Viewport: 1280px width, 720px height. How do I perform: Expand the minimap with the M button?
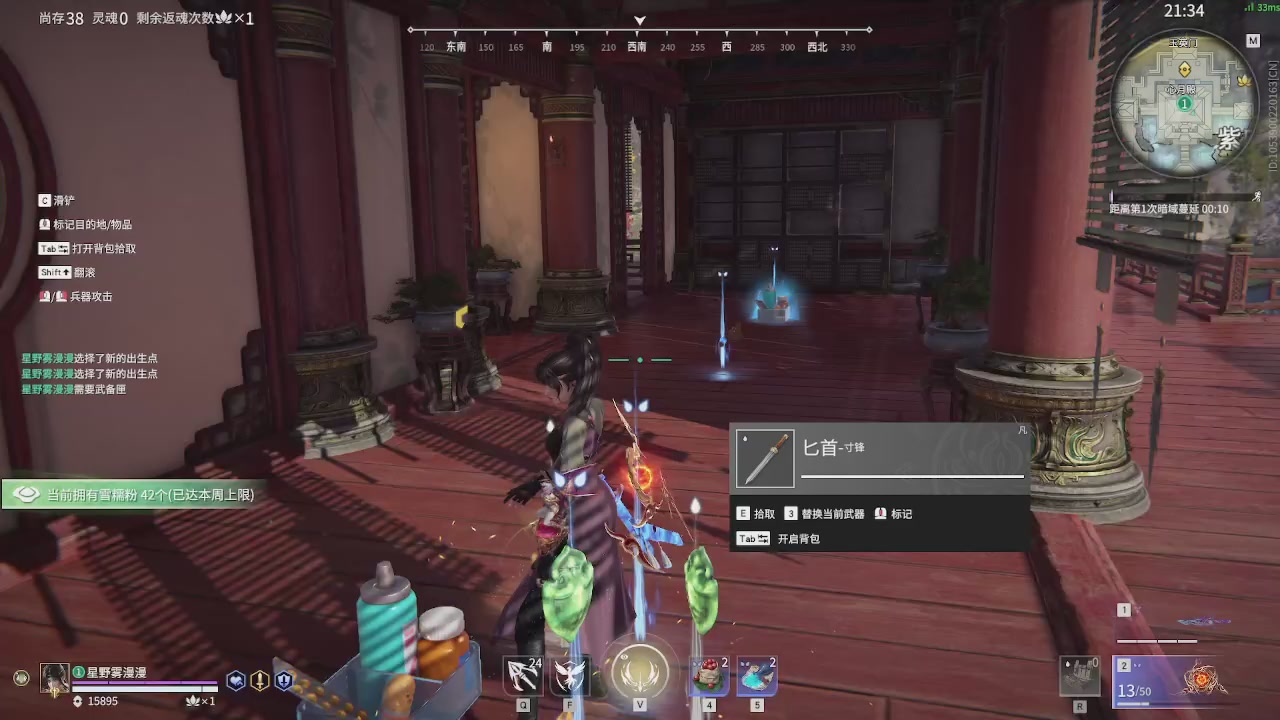click(x=1253, y=41)
